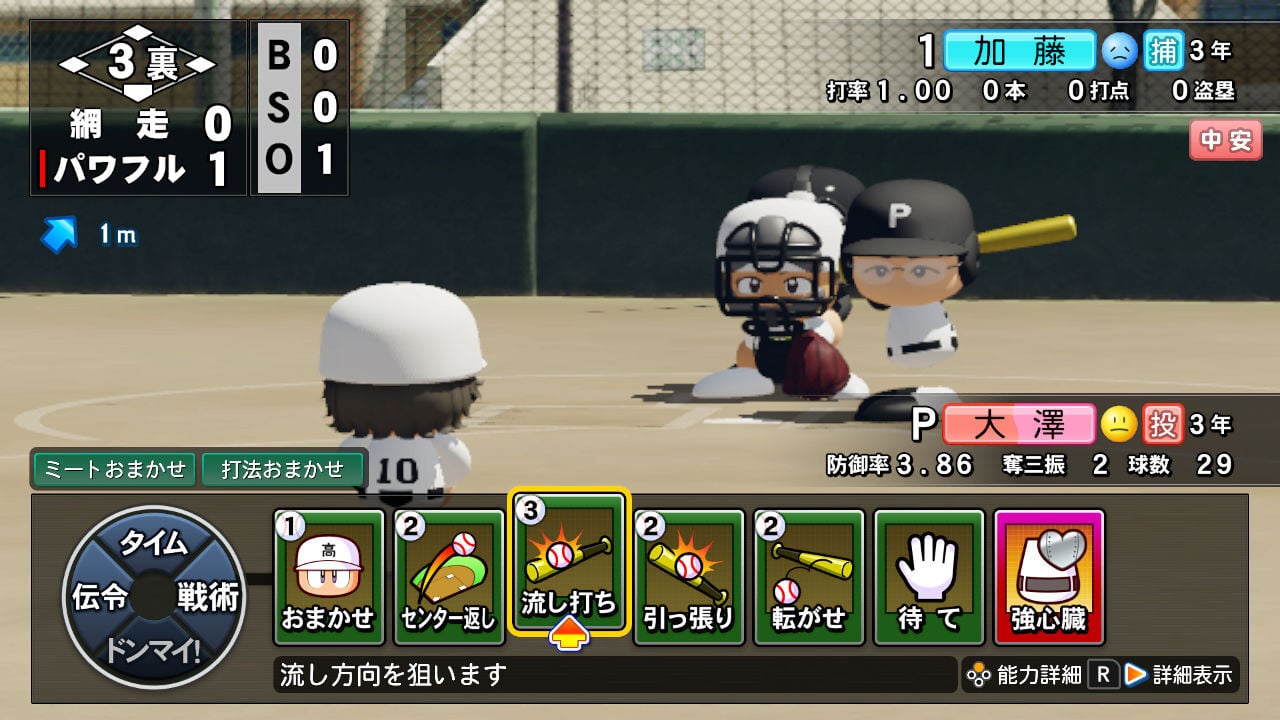This screenshot has height=720, width=1280.
Task: Activate the 強心臓 special ability icon
Action: [x=1046, y=570]
